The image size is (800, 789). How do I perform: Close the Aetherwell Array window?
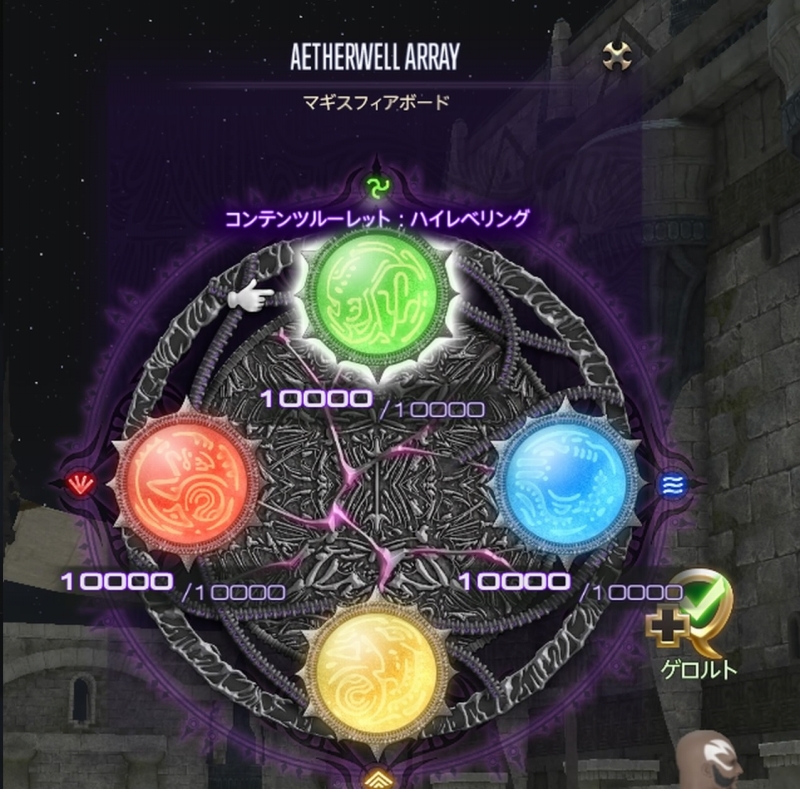pos(616,56)
